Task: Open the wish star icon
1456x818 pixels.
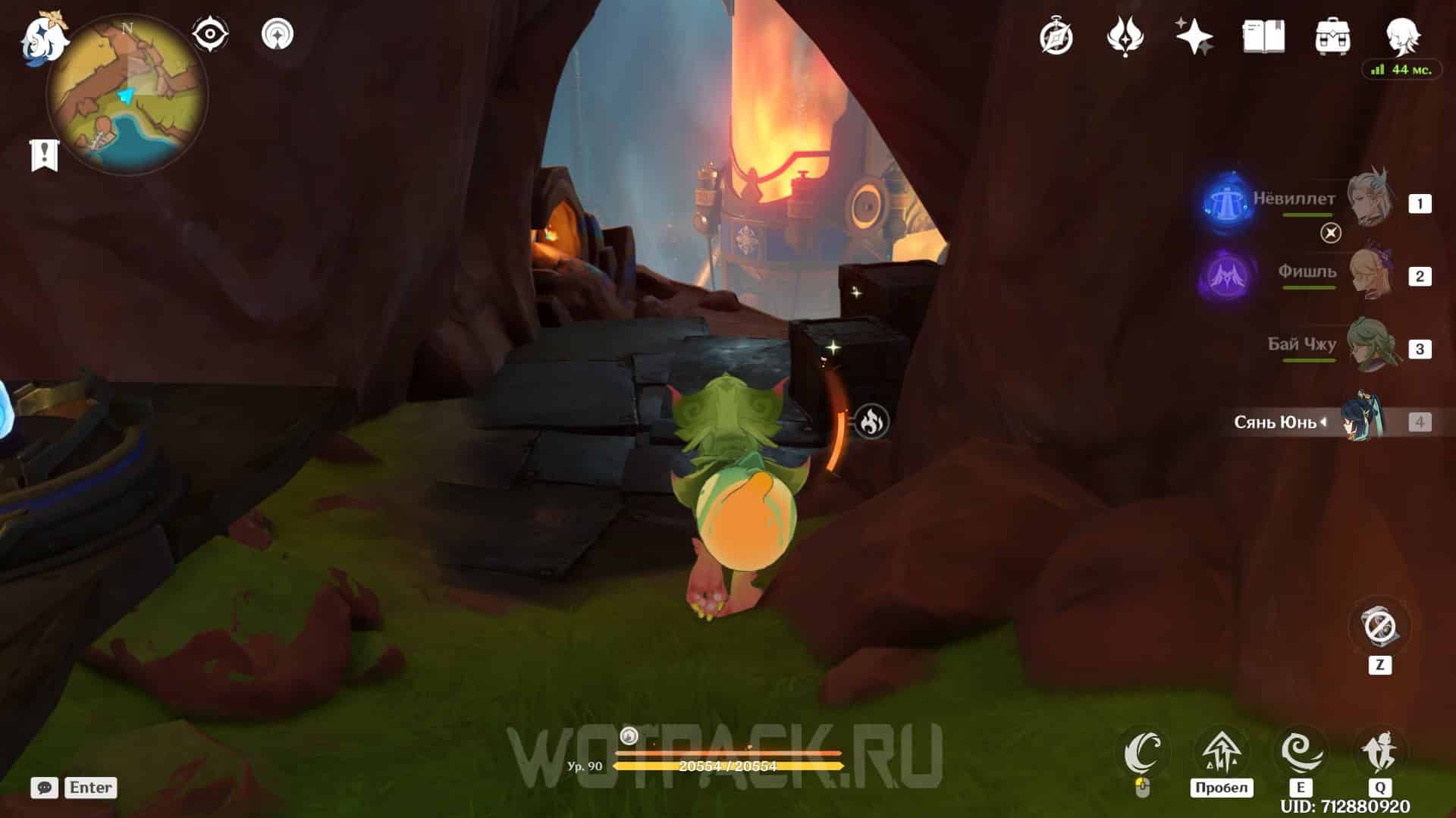Action: [1194, 36]
